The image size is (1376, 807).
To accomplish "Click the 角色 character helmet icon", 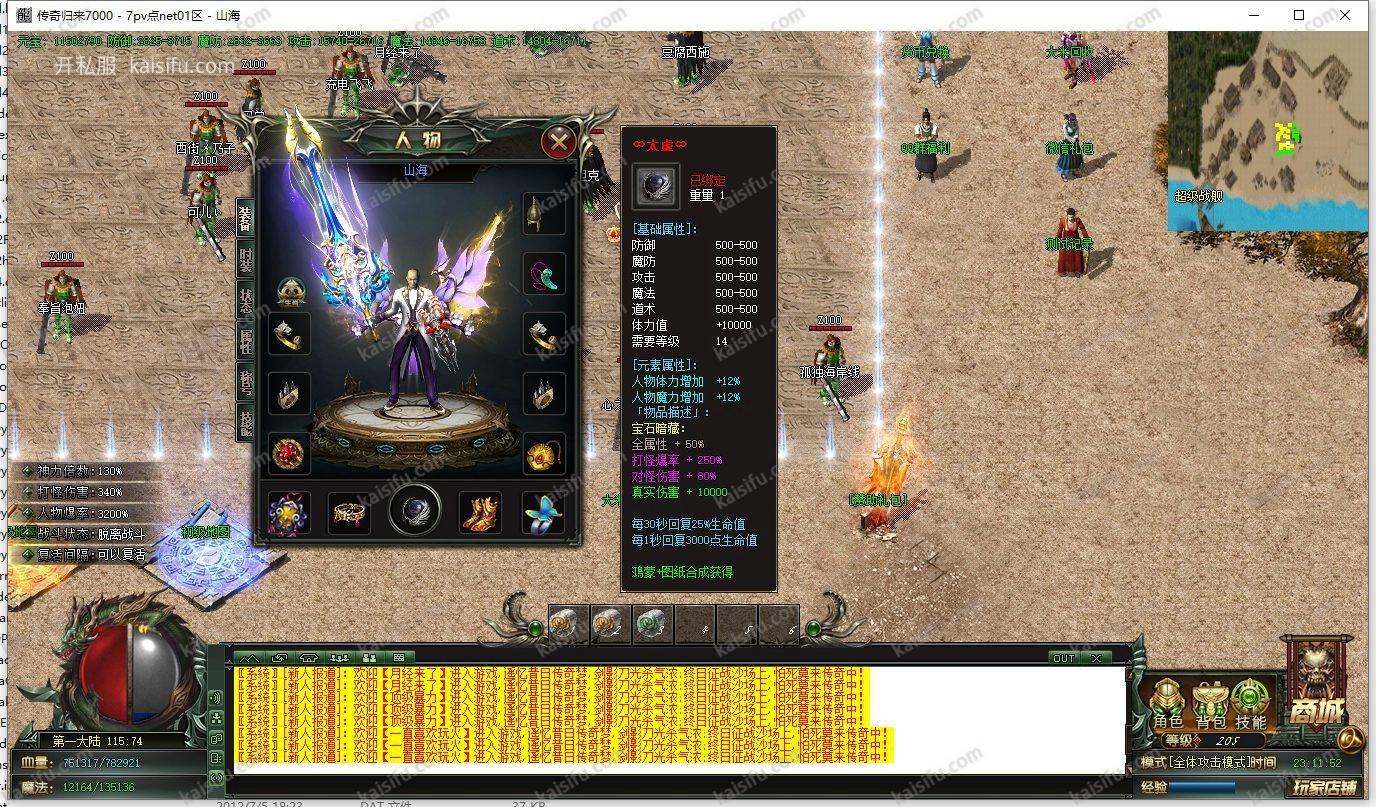I will coord(1167,698).
